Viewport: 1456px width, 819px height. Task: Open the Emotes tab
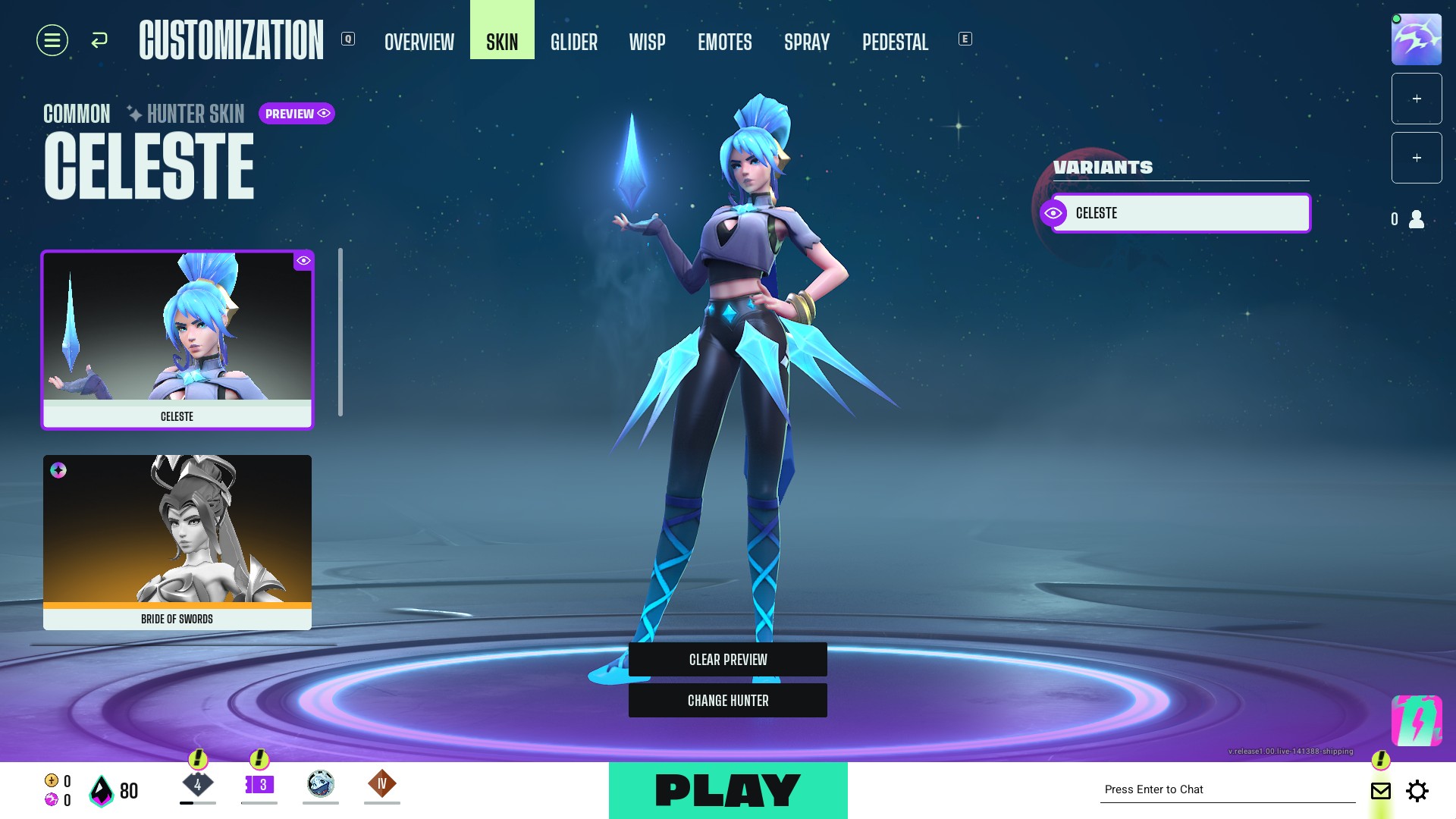725,42
